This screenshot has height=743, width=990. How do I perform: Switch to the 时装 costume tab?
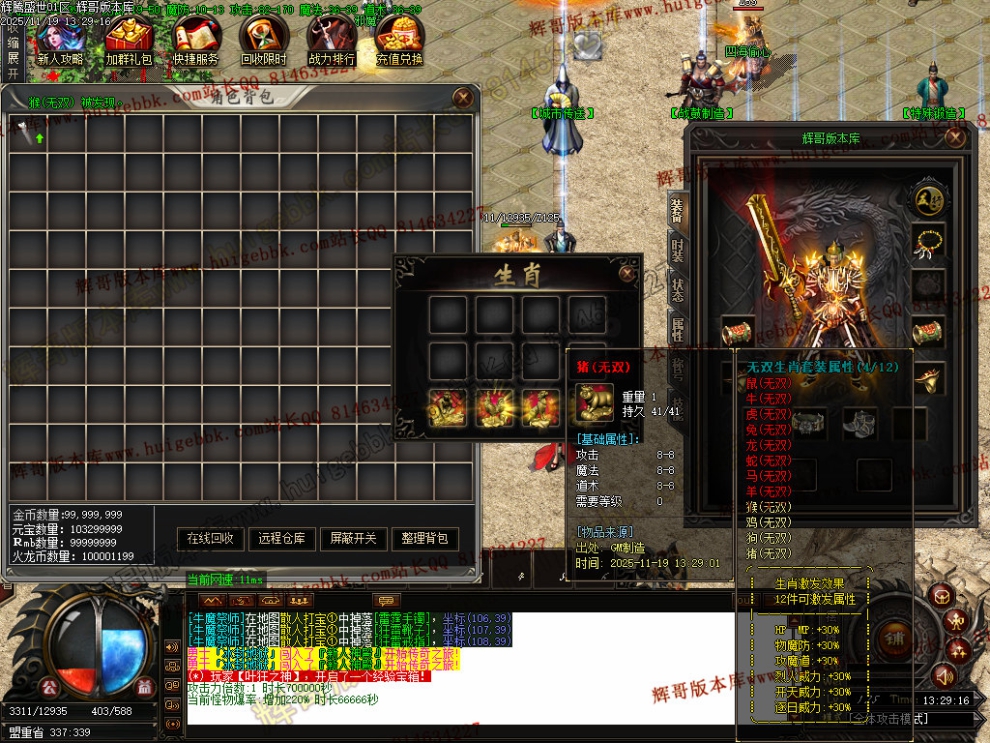point(677,250)
